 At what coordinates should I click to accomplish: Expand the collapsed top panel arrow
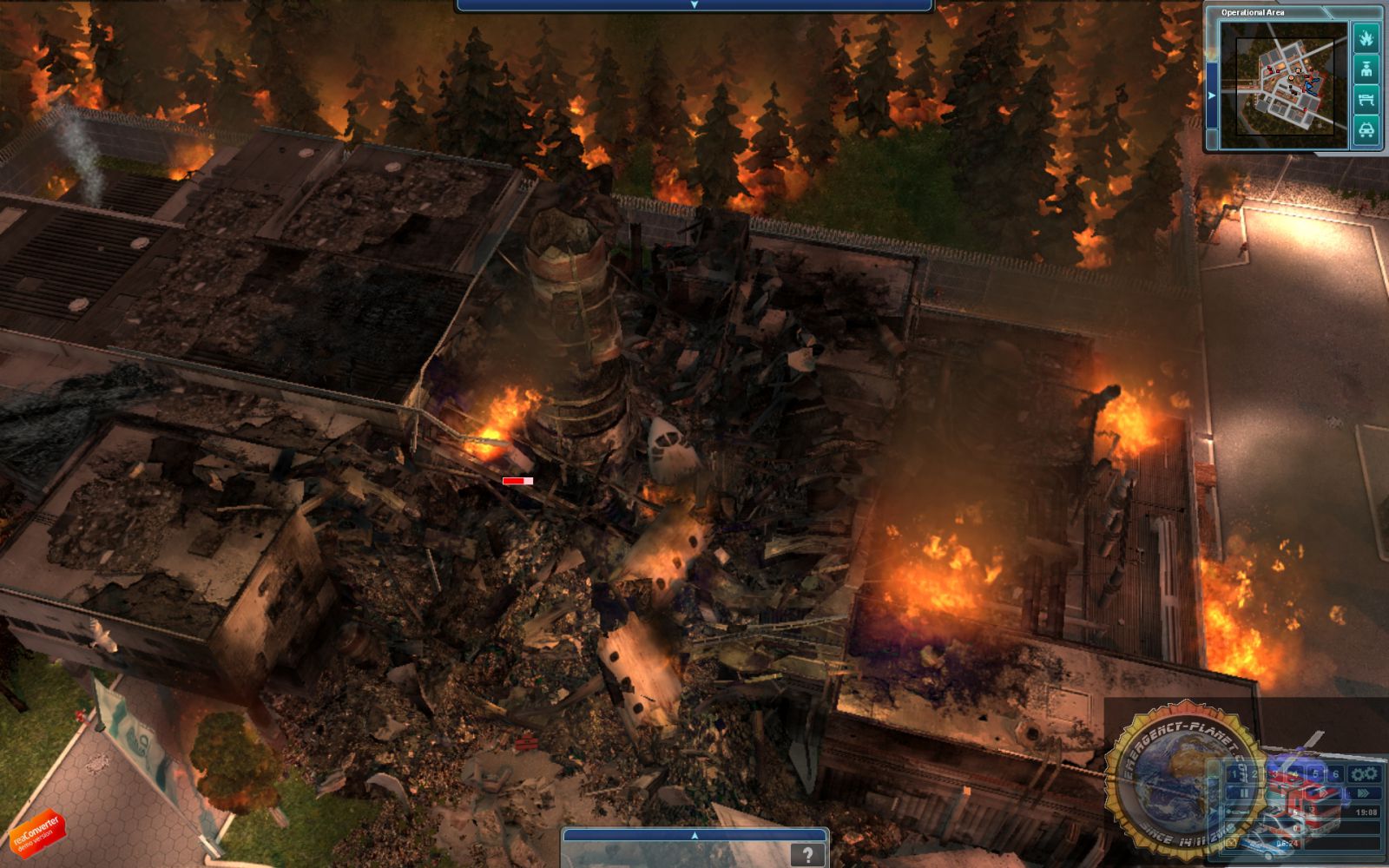pyautogui.click(x=694, y=5)
